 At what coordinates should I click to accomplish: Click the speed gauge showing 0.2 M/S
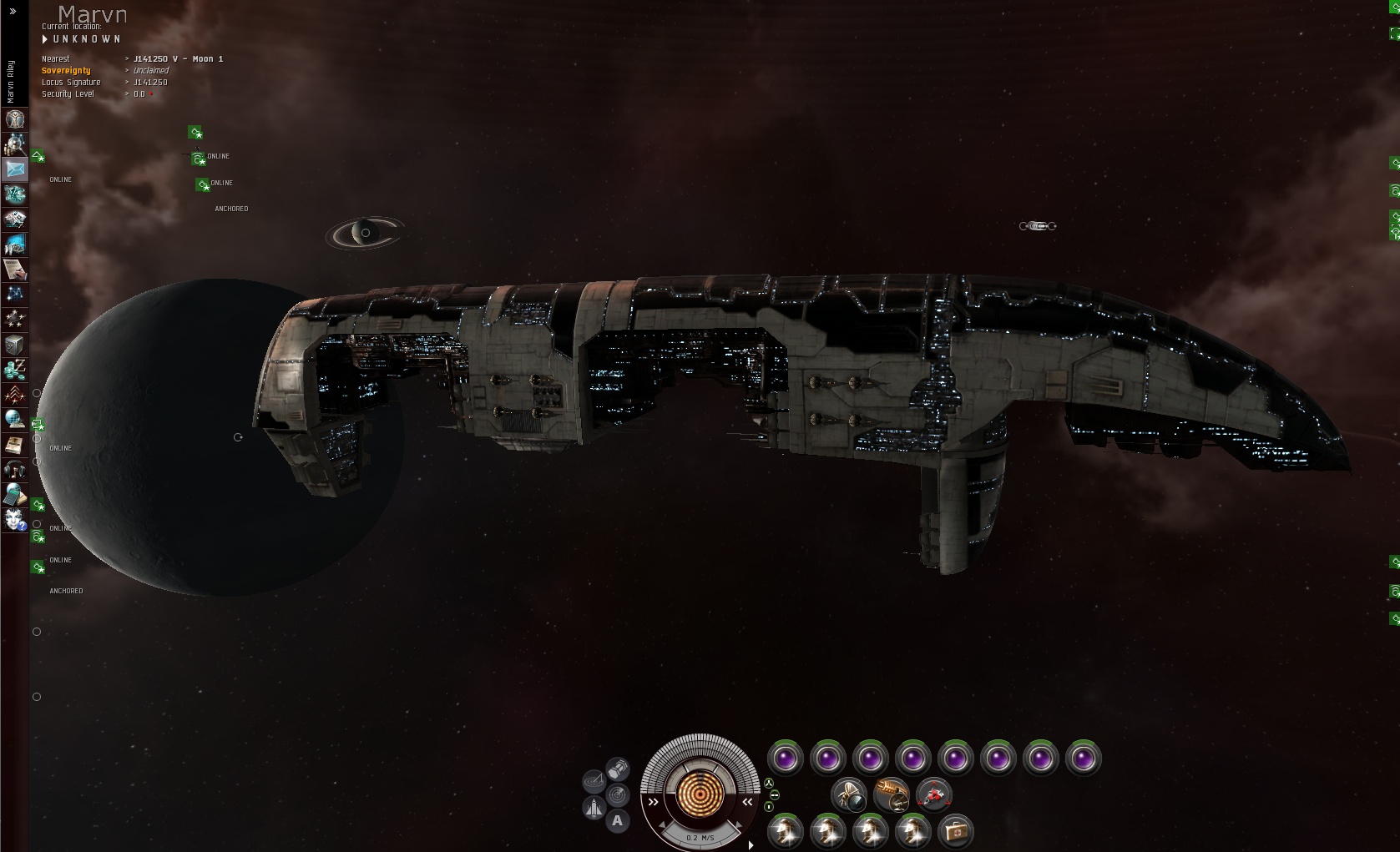coord(700,837)
